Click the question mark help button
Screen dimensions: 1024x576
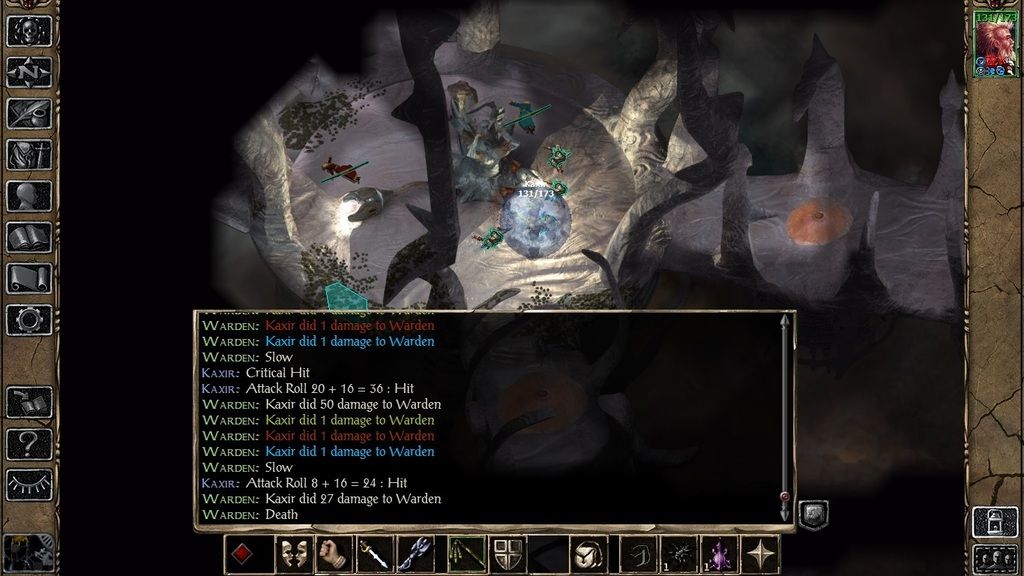[29, 443]
